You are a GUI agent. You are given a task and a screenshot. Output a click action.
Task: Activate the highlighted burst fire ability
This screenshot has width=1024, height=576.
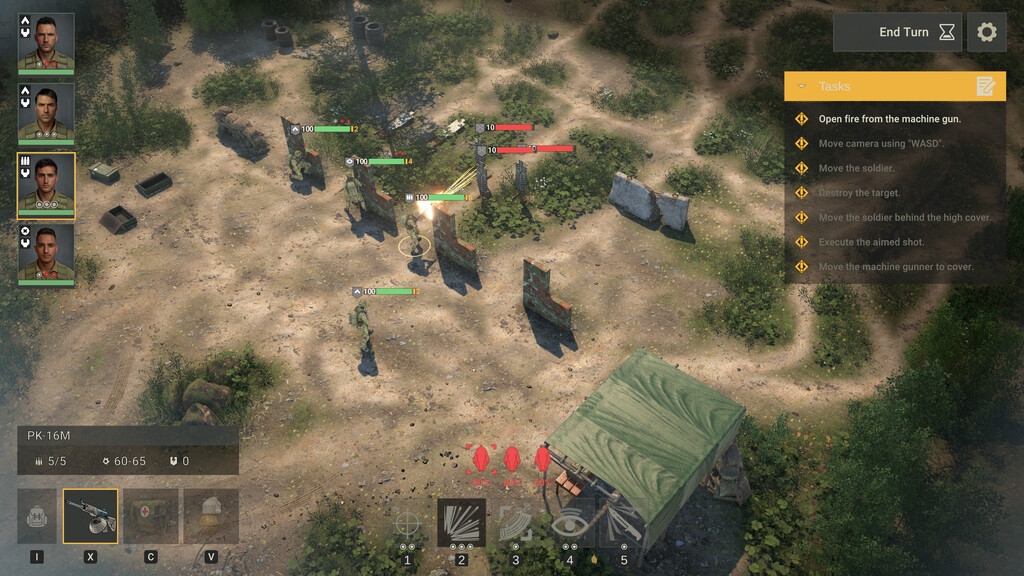point(461,523)
